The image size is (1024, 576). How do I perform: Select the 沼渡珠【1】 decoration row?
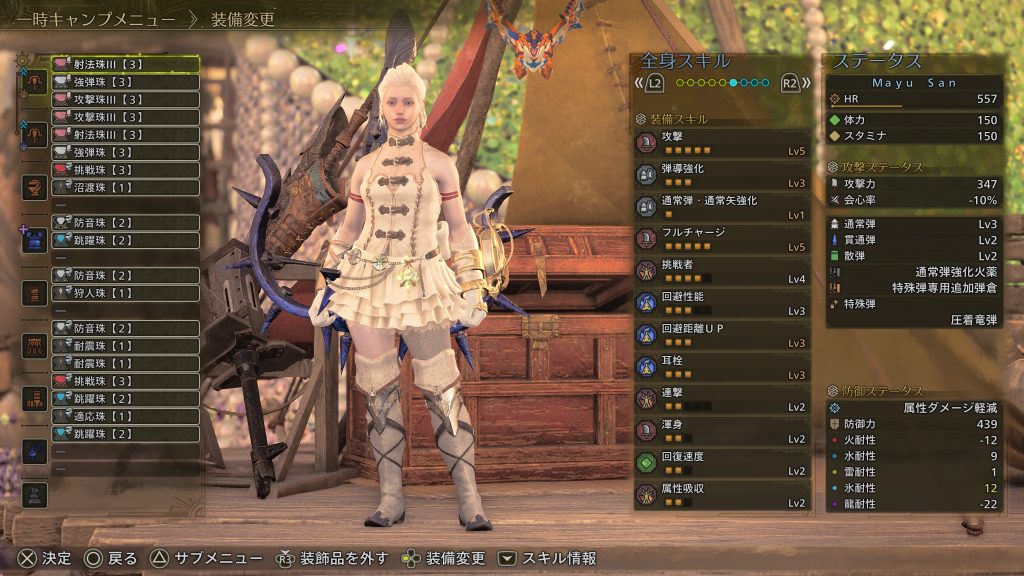click(x=125, y=187)
